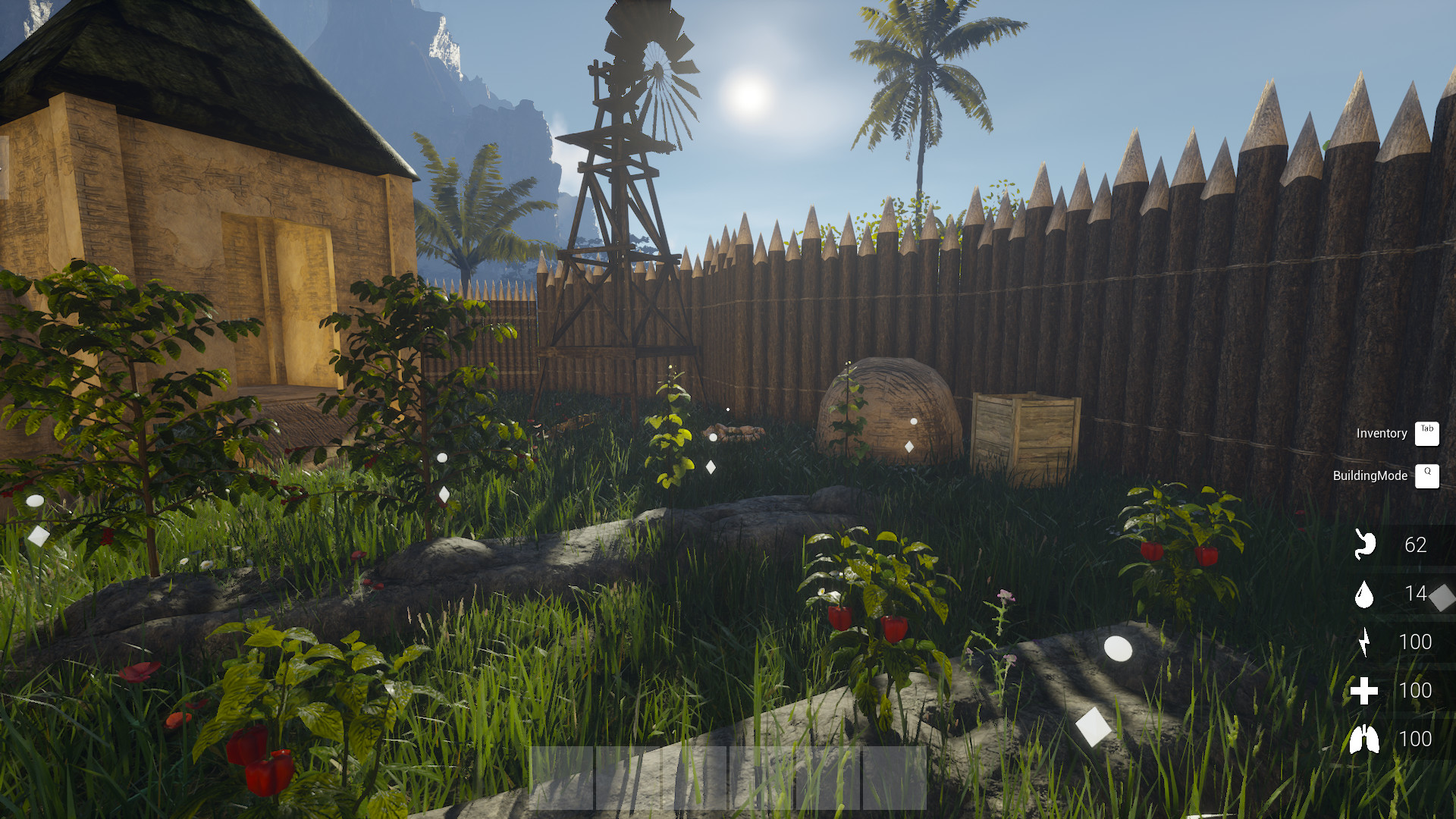The image size is (1456, 819).
Task: Click the lightning bolt energy icon
Action: [1365, 641]
